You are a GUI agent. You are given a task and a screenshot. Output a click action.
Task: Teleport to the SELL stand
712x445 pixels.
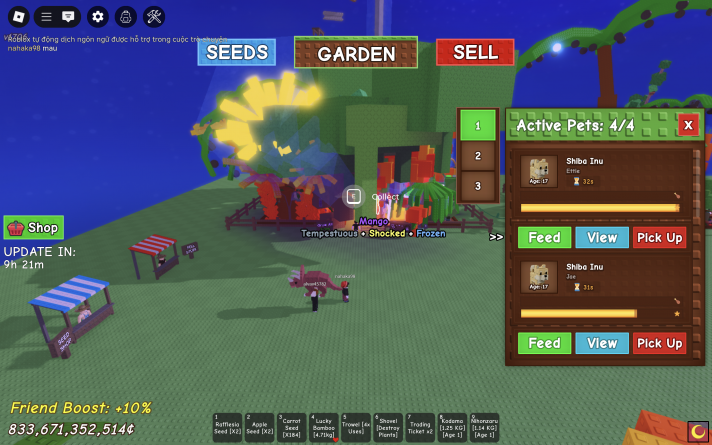pos(475,52)
